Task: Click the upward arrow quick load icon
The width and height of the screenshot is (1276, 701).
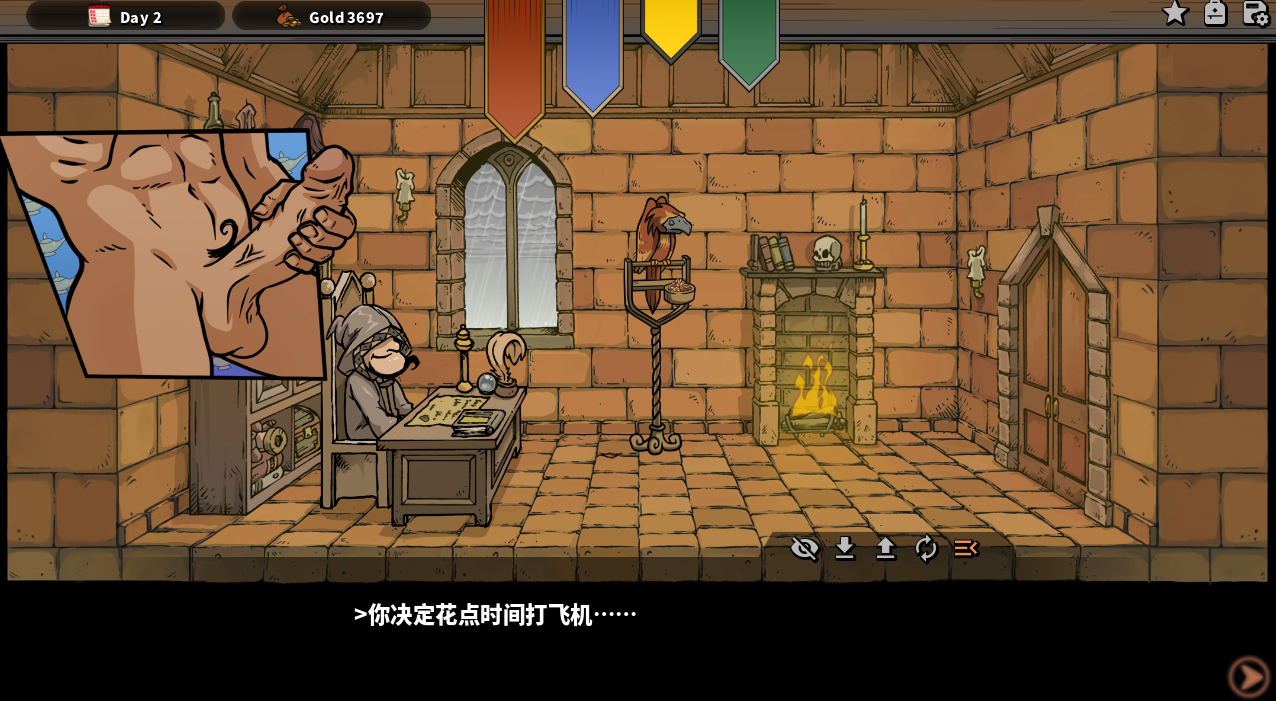Action: click(x=886, y=548)
